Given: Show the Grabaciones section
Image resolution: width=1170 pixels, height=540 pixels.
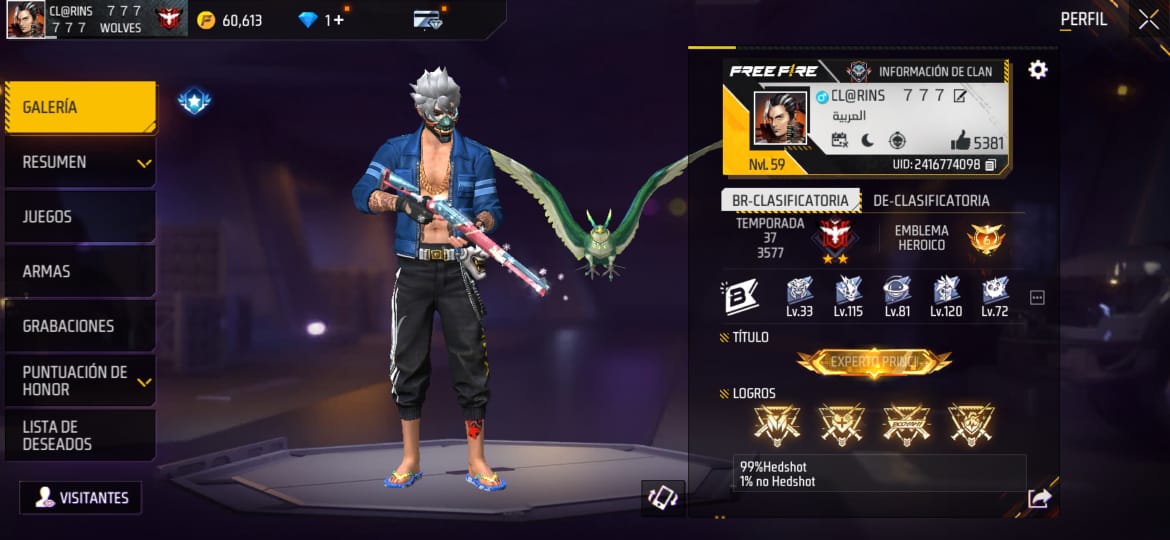Looking at the screenshot, I should 80,326.
